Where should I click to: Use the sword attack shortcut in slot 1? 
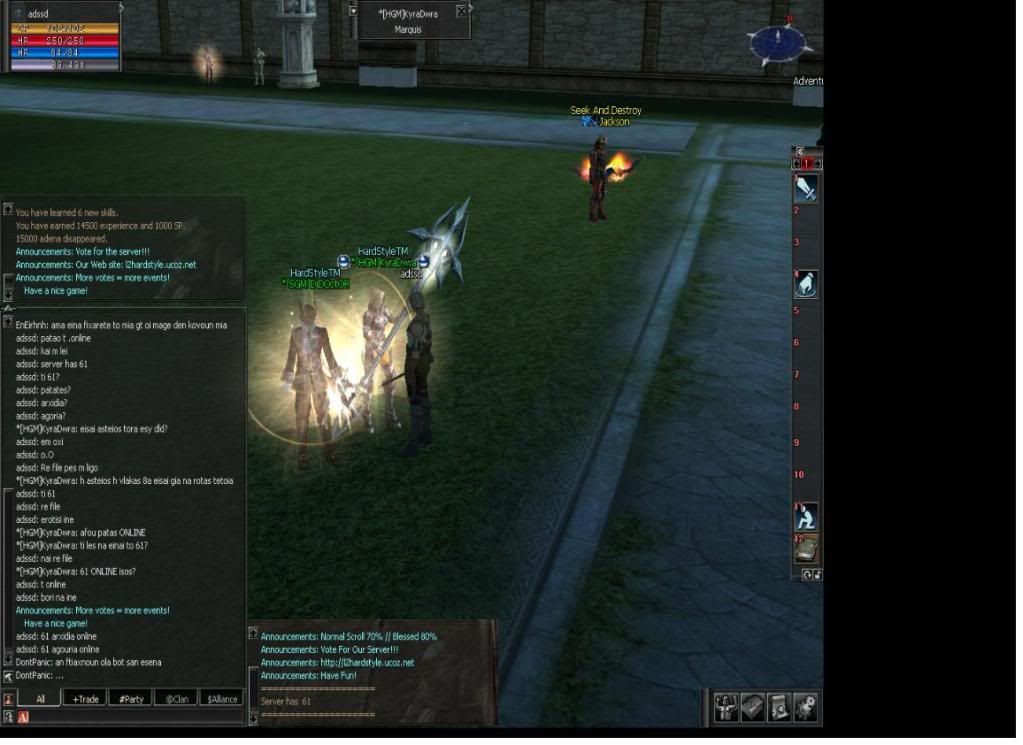(806, 188)
